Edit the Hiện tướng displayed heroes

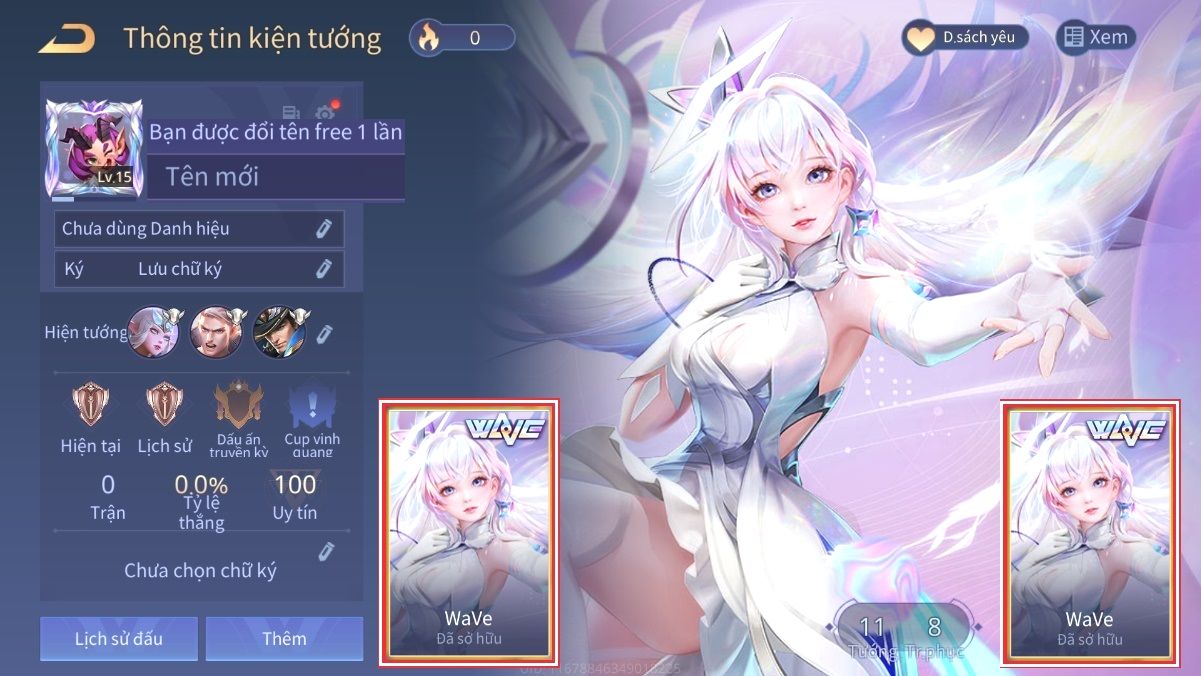(x=325, y=333)
